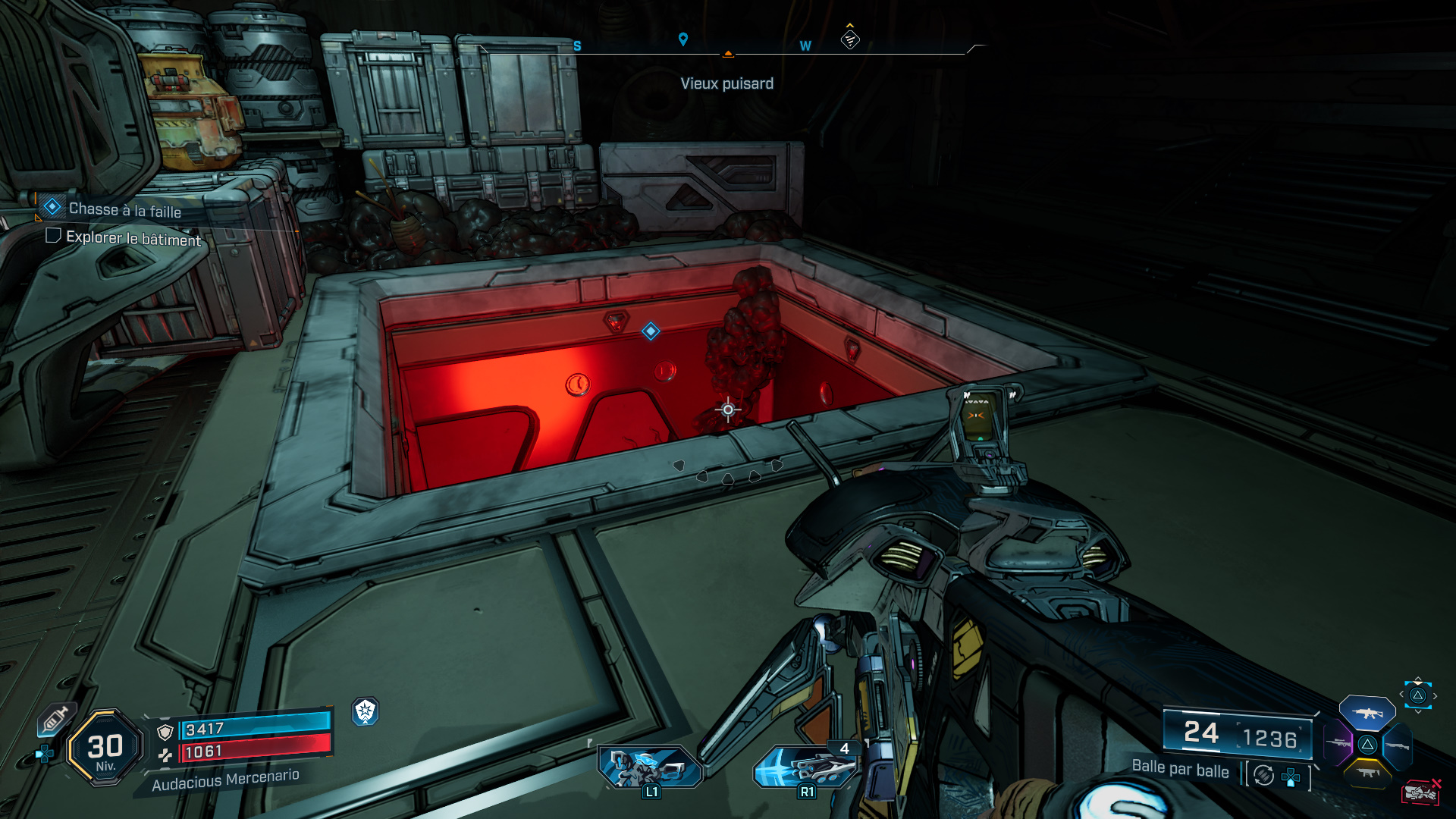Viewport: 1456px width, 819px height.
Task: Click the shield burst status effect icon
Action: pyautogui.click(x=366, y=711)
